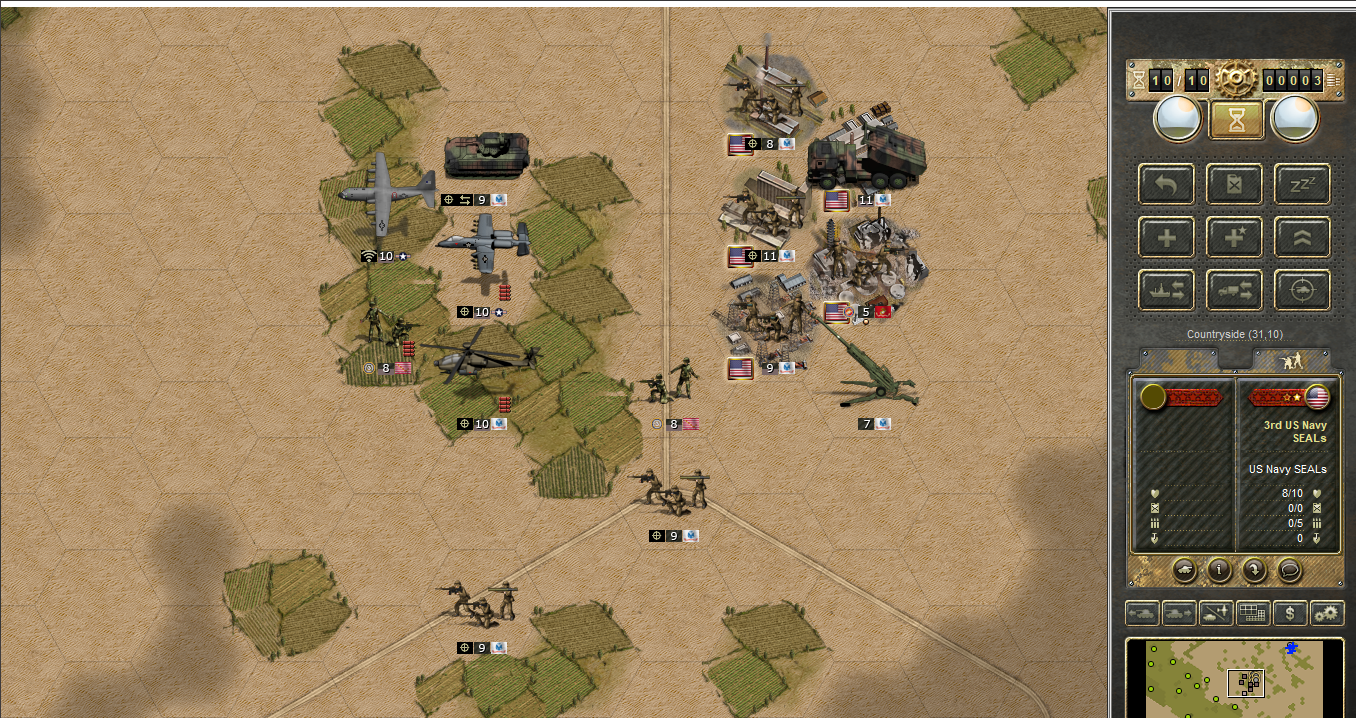Select the fuel canister resupply button
The width and height of the screenshot is (1356, 718).
click(1234, 185)
